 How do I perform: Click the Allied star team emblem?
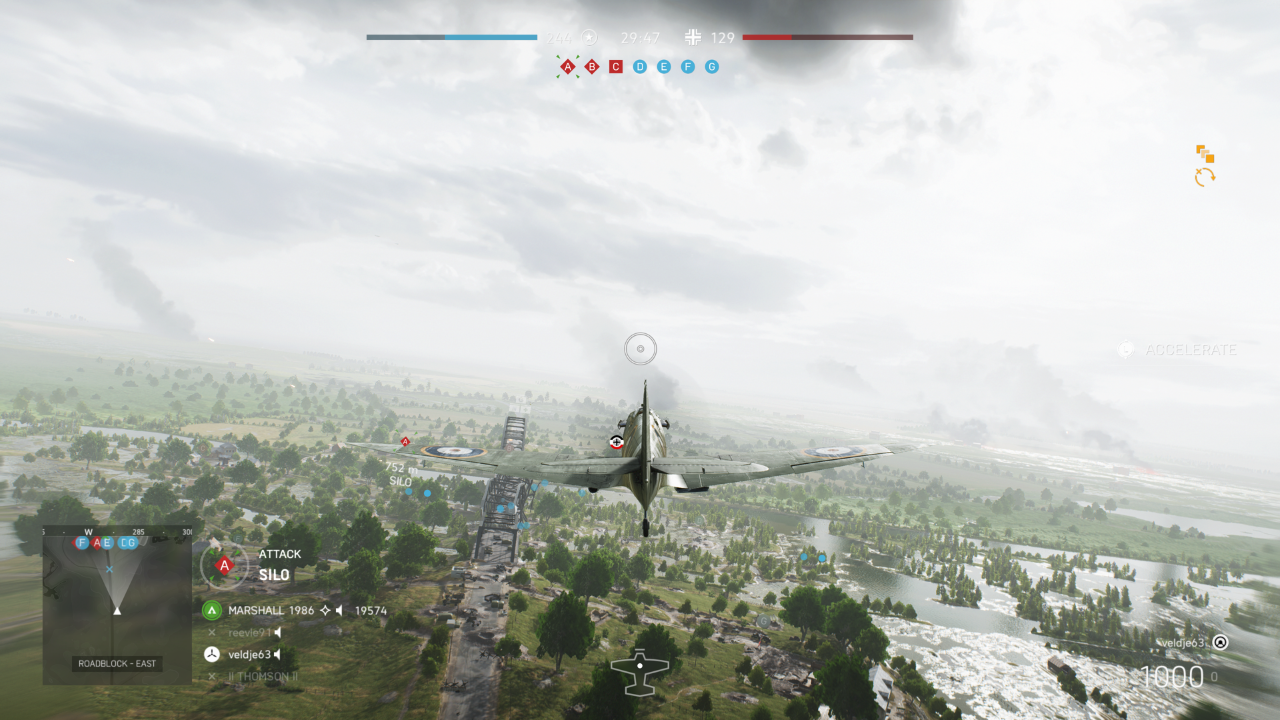[589, 38]
